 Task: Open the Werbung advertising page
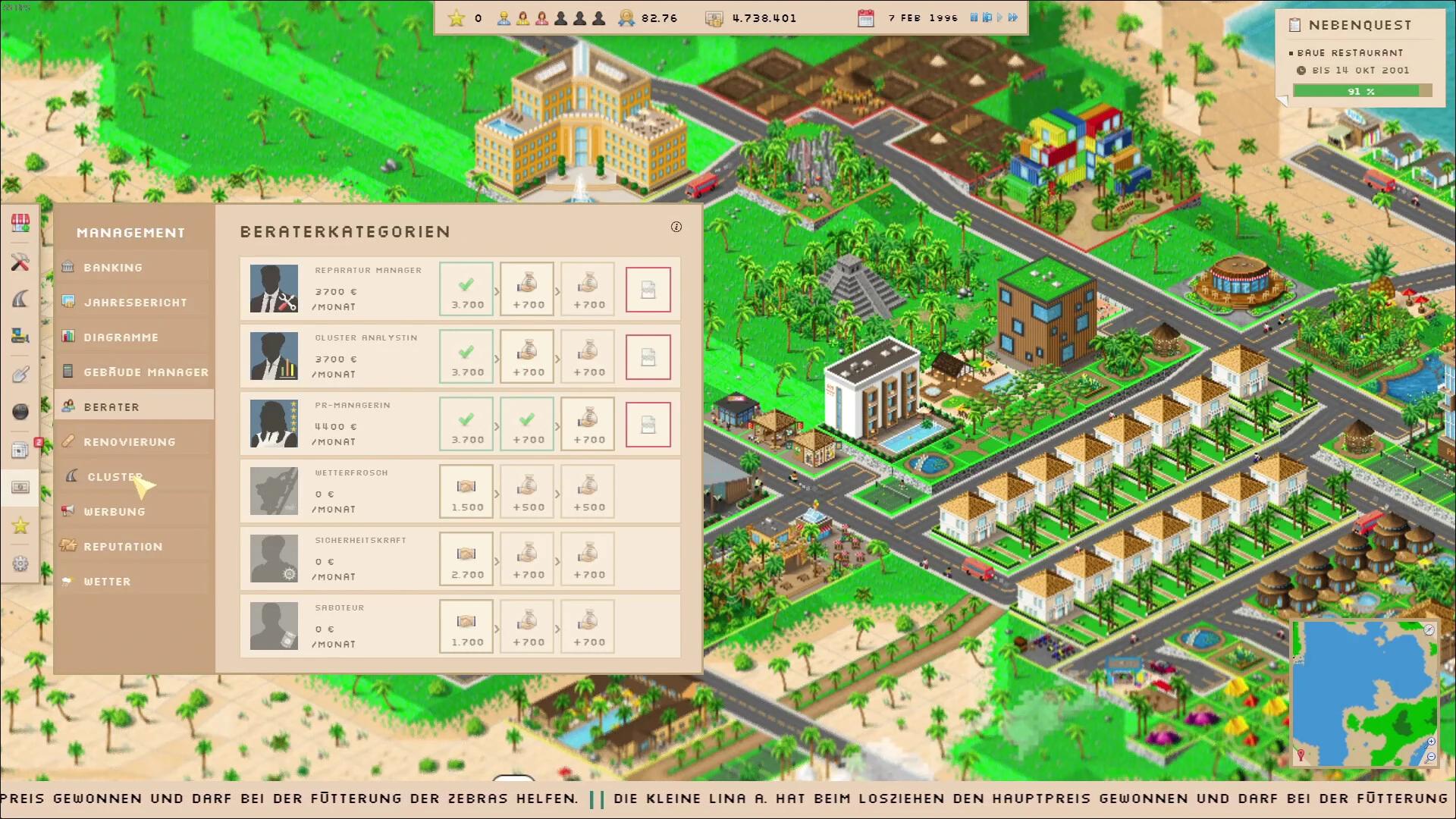click(x=115, y=512)
